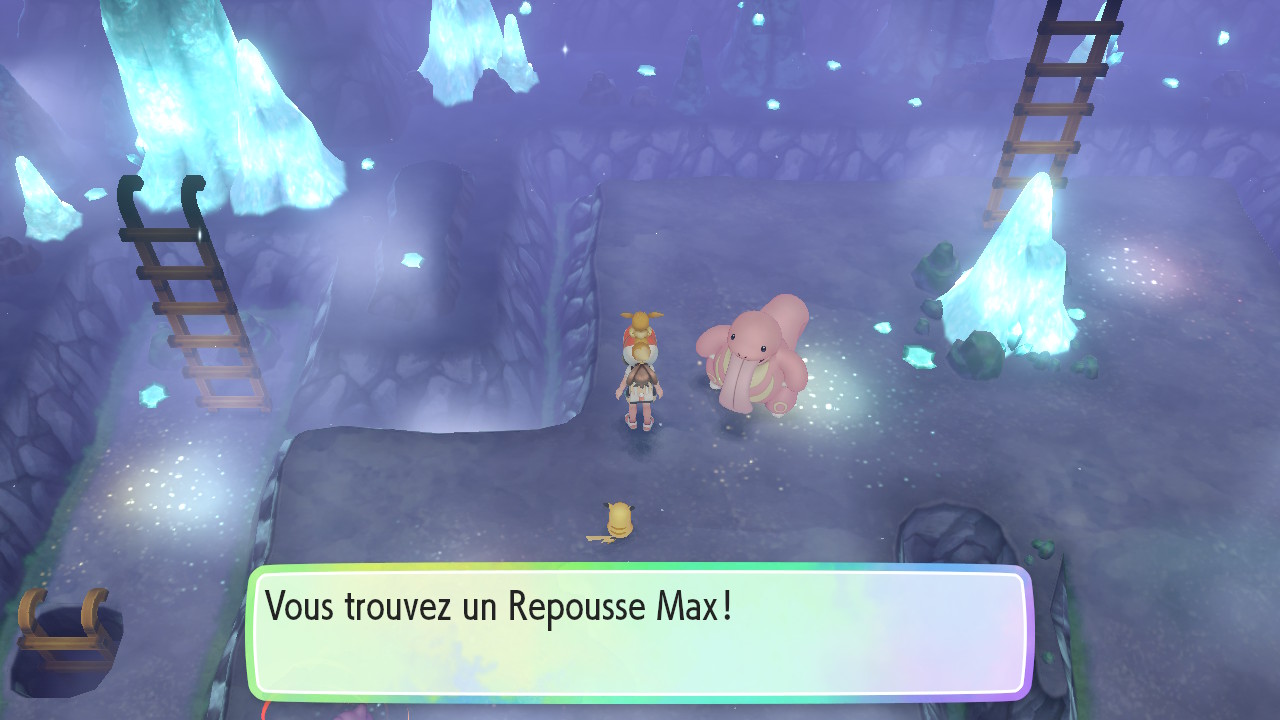The image size is (1280, 720).
Task: Advance the "Vous trouvez un Repousse Max" dialogue box
Action: 638,632
